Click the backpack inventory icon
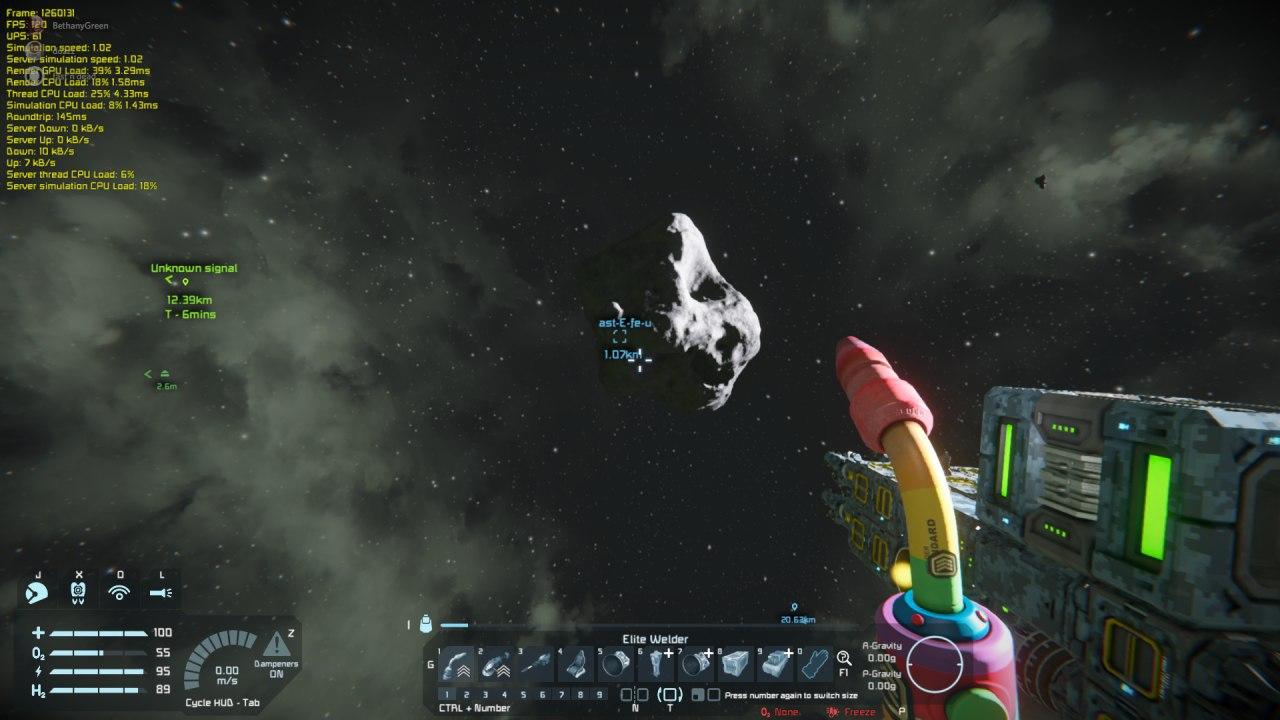Screen dimensions: 1280x720 (426, 625)
